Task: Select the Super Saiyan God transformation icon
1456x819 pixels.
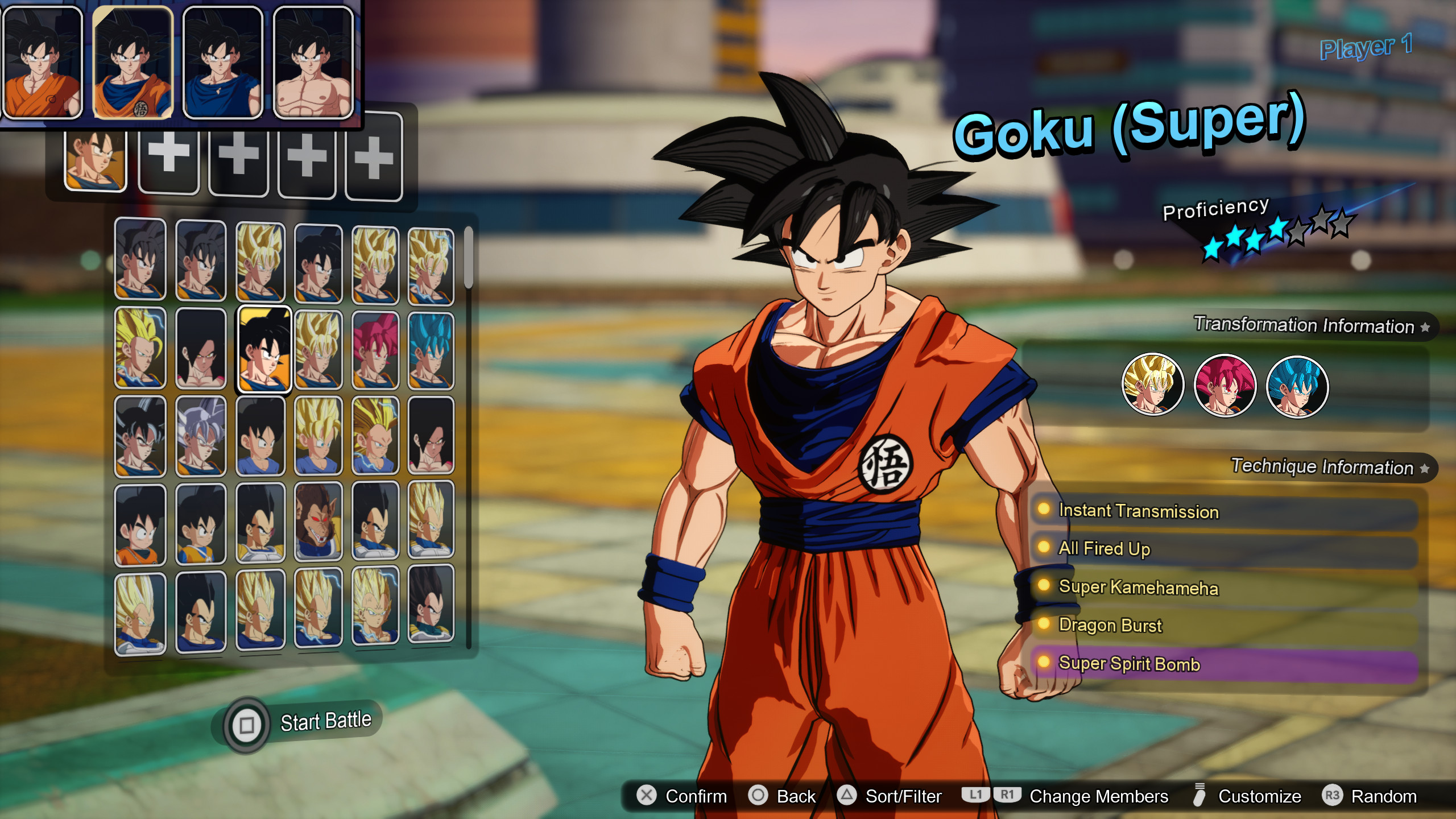Action: [1226, 384]
